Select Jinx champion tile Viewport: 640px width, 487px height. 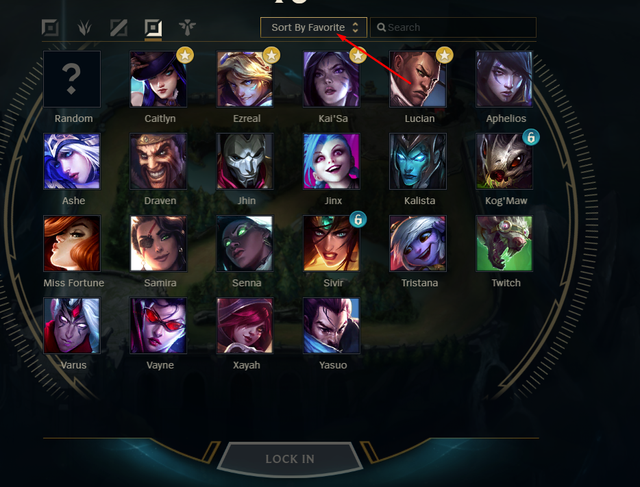[331, 161]
